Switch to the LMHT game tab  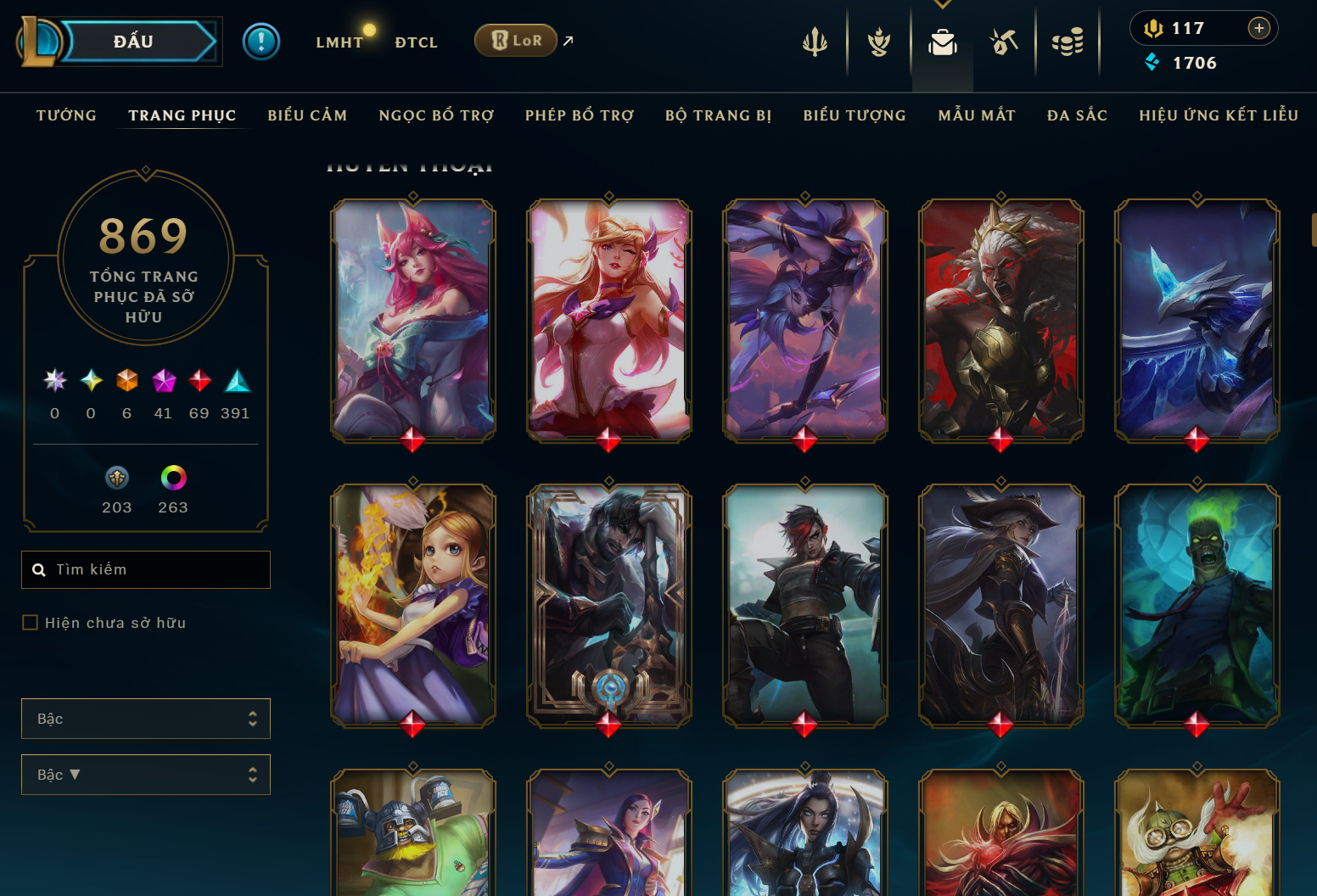[x=339, y=42]
